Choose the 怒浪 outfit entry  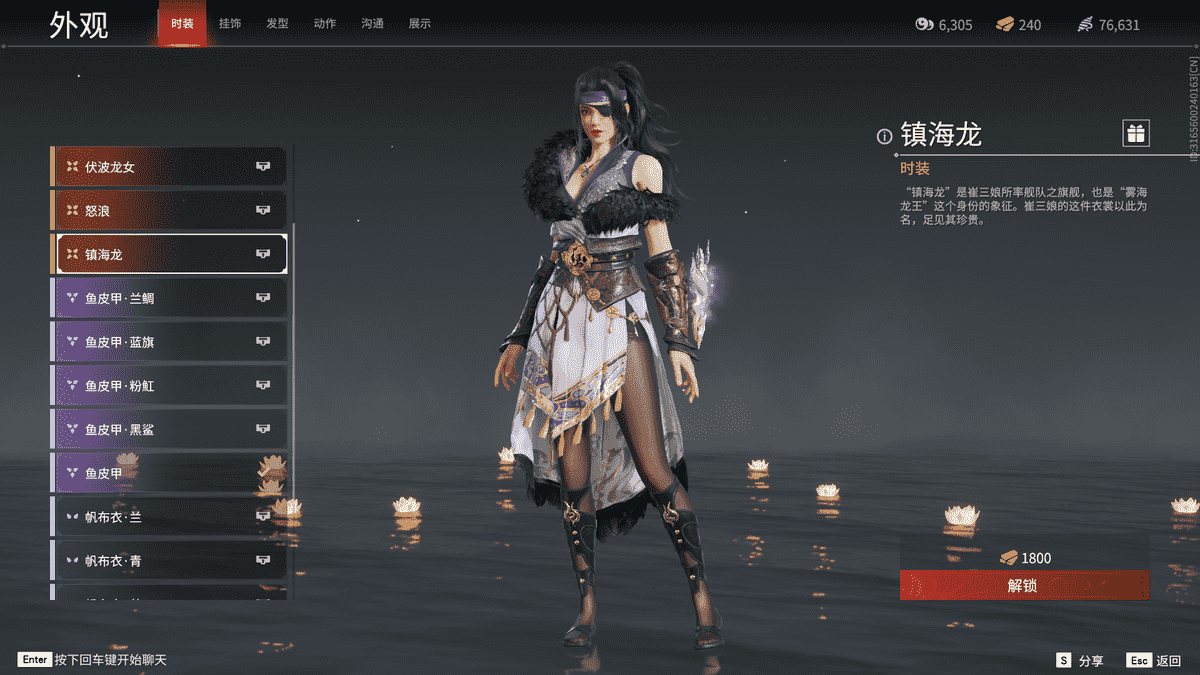click(x=170, y=210)
